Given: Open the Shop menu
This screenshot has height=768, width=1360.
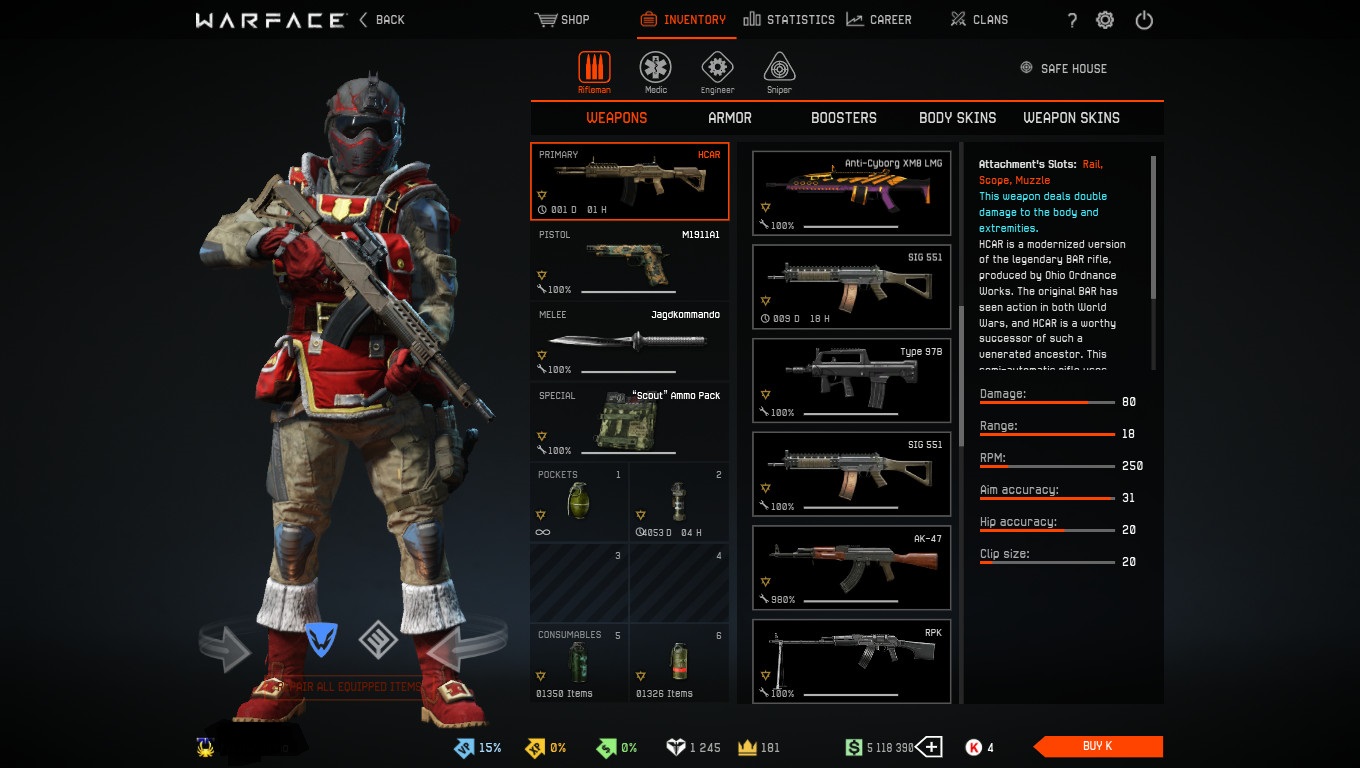Looking at the screenshot, I should (562, 19).
